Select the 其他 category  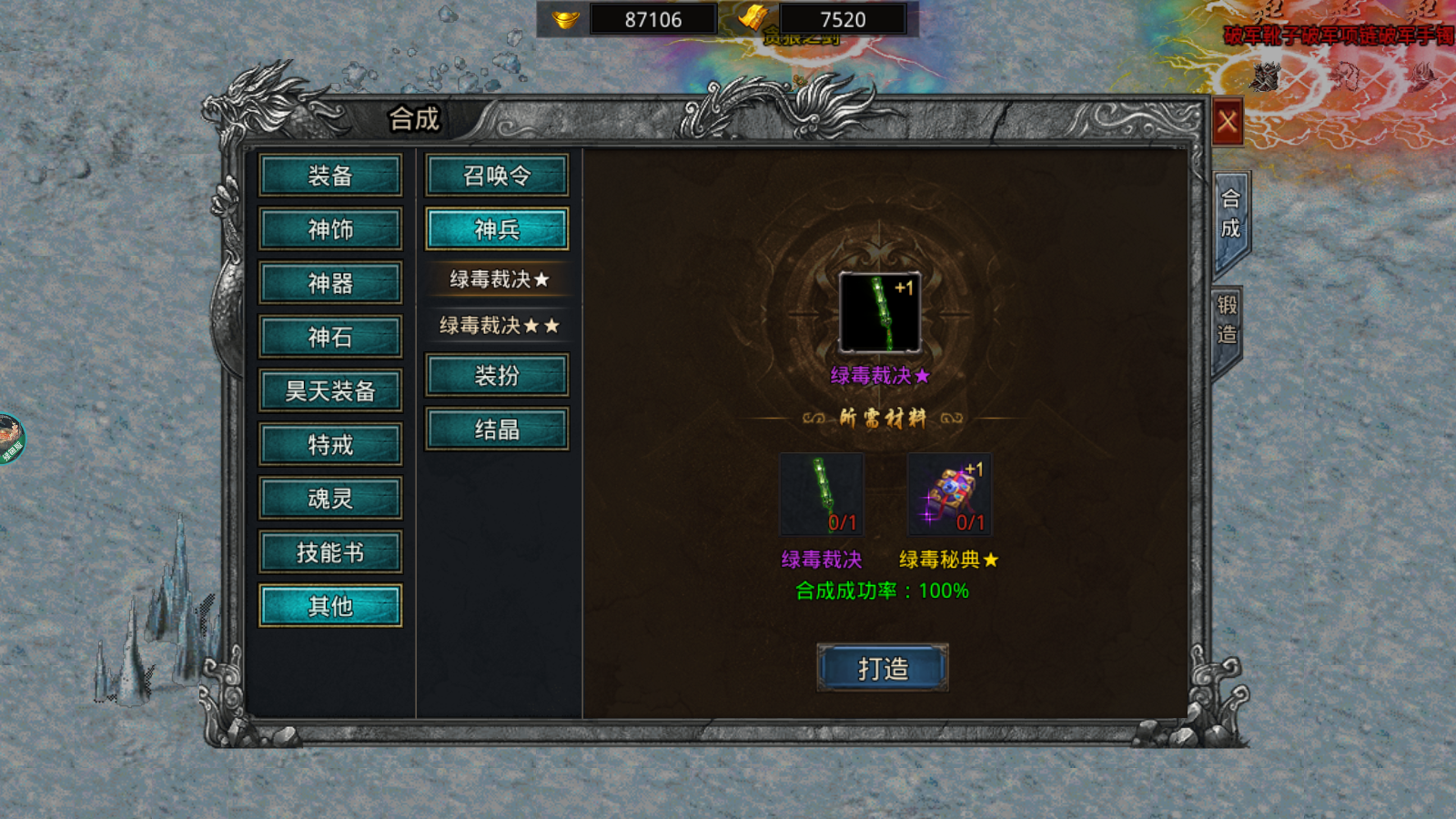(330, 605)
